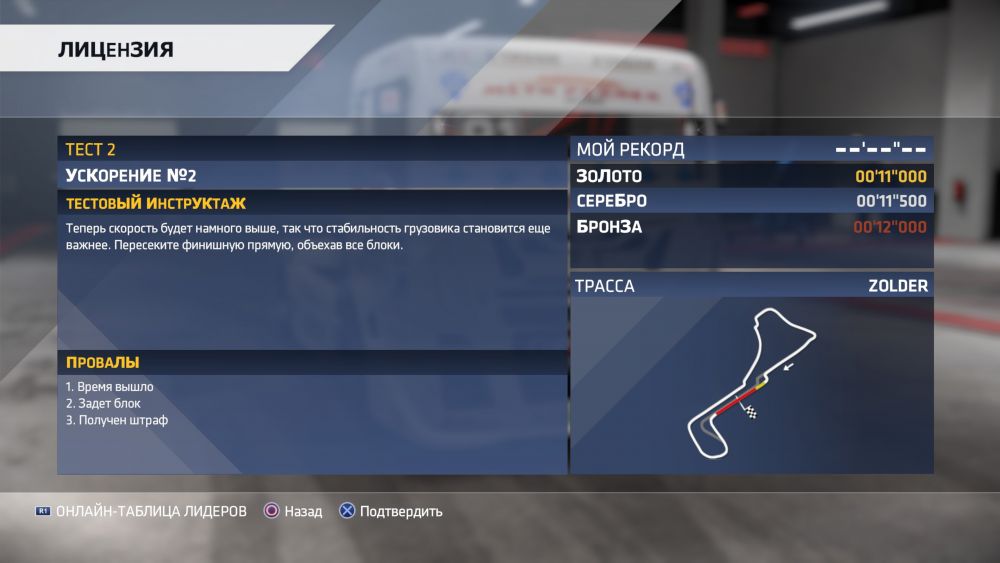The width and height of the screenshot is (1000, 563).
Task: Select the Zolder track map preview
Action: coord(751,385)
